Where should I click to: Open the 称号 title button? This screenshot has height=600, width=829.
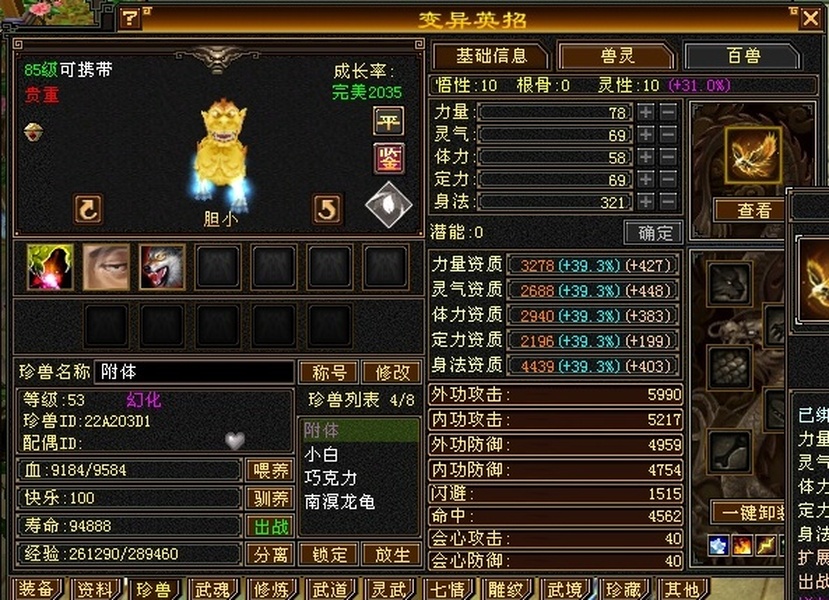[x=328, y=372]
